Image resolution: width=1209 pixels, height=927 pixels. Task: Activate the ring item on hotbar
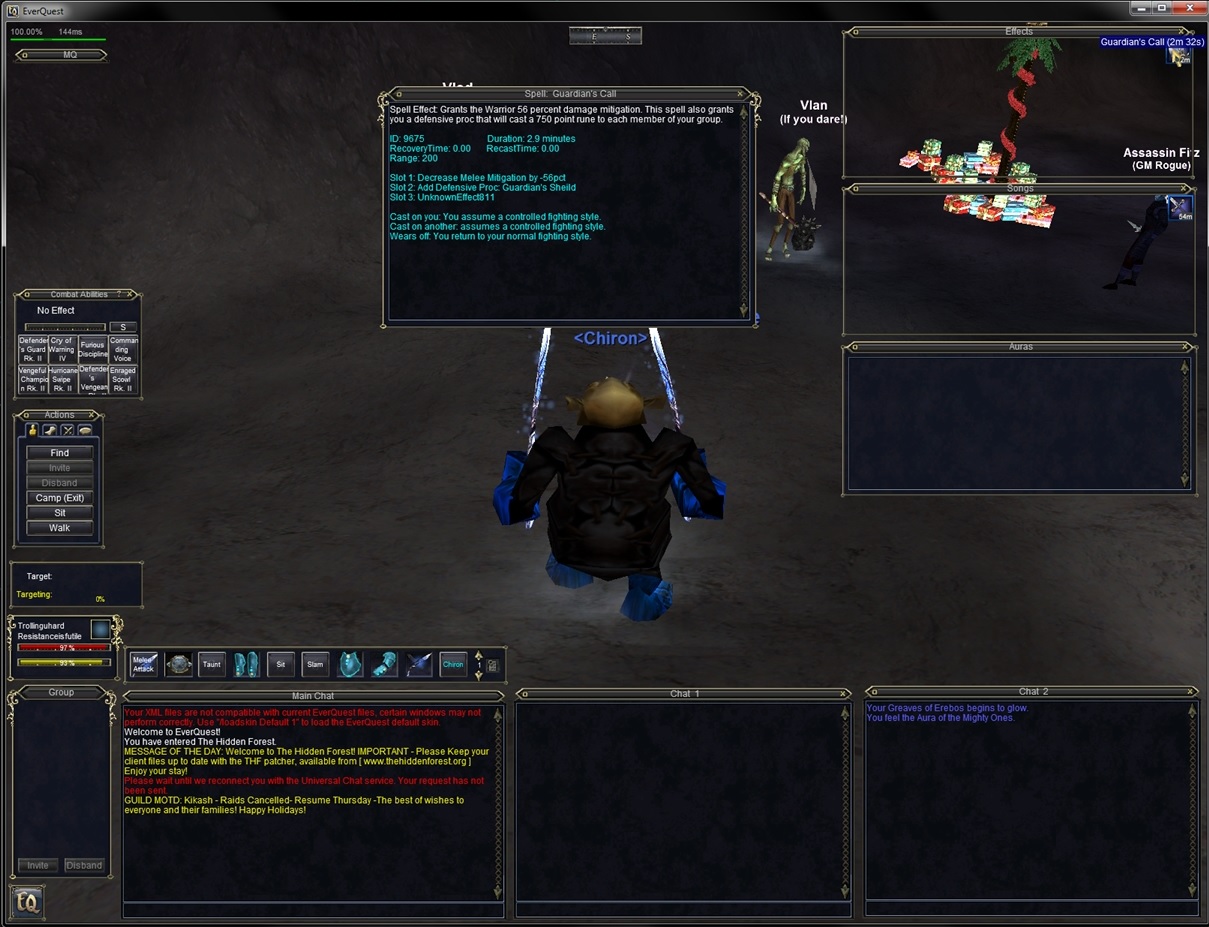coord(179,664)
